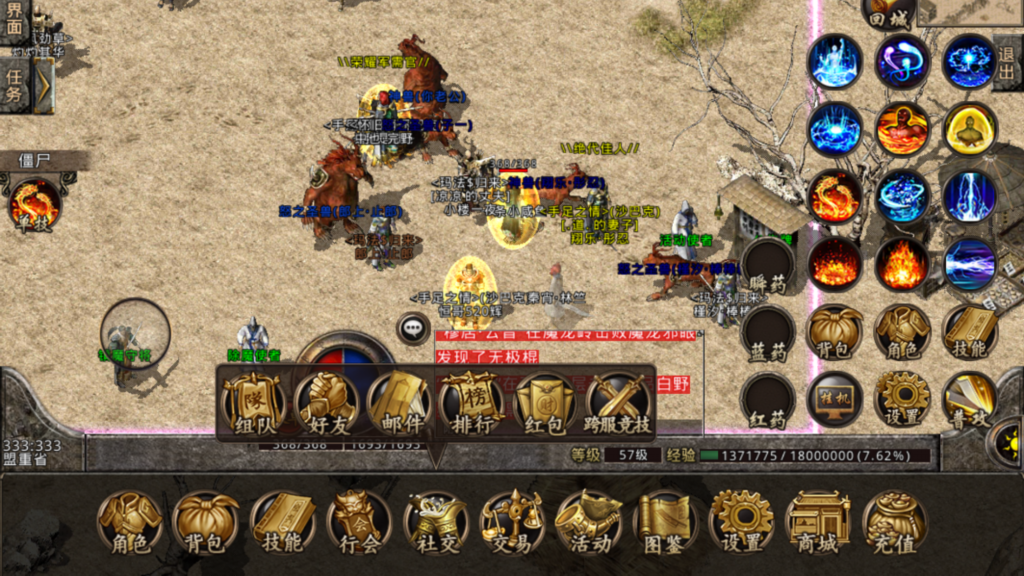This screenshot has height=576, width=1024.
Task: Activate the 普攻 basic attack
Action: coord(969,400)
